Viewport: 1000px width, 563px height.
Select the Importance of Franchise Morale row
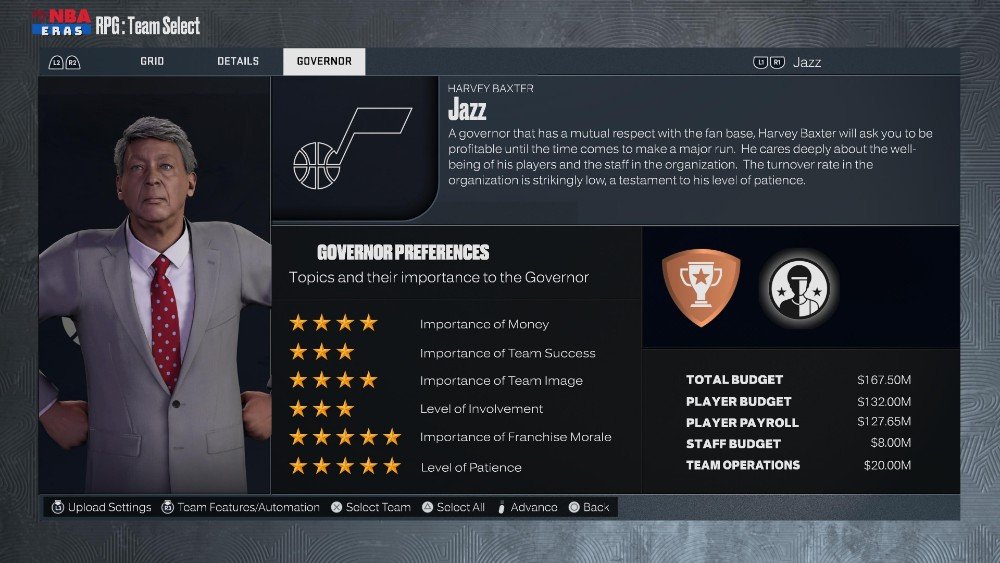(455, 437)
